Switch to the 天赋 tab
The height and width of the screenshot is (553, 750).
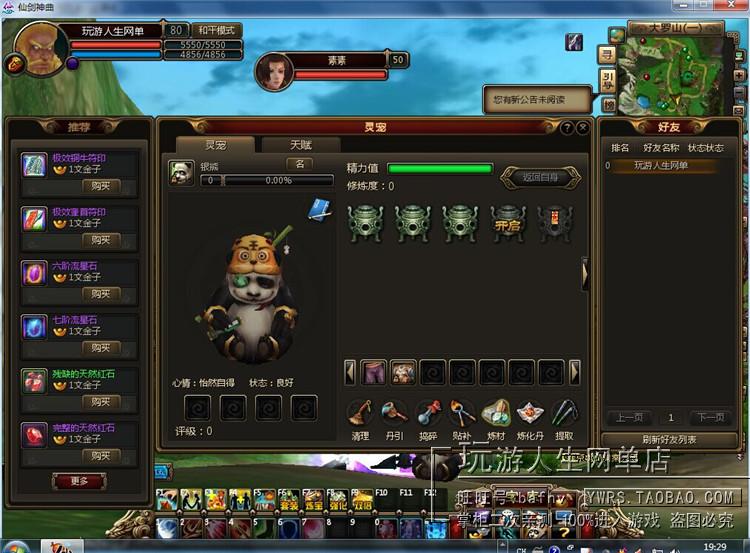click(x=301, y=145)
